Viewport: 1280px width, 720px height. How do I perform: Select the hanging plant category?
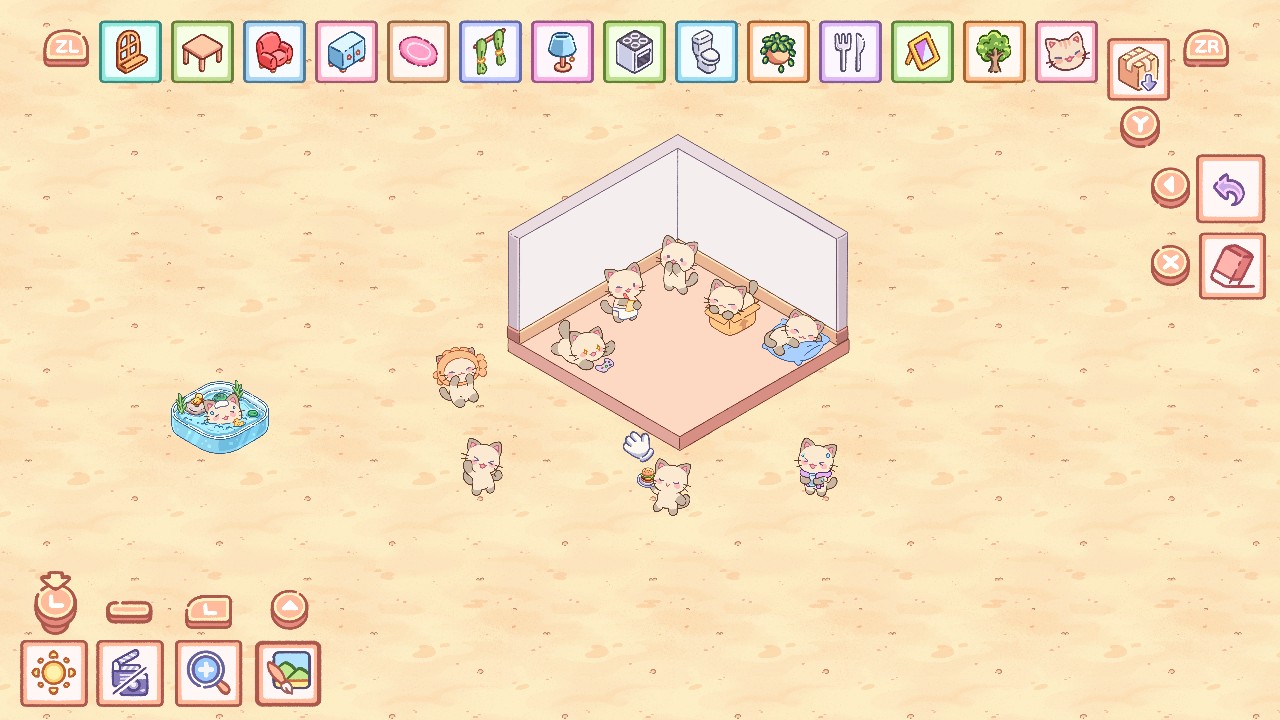coord(778,52)
